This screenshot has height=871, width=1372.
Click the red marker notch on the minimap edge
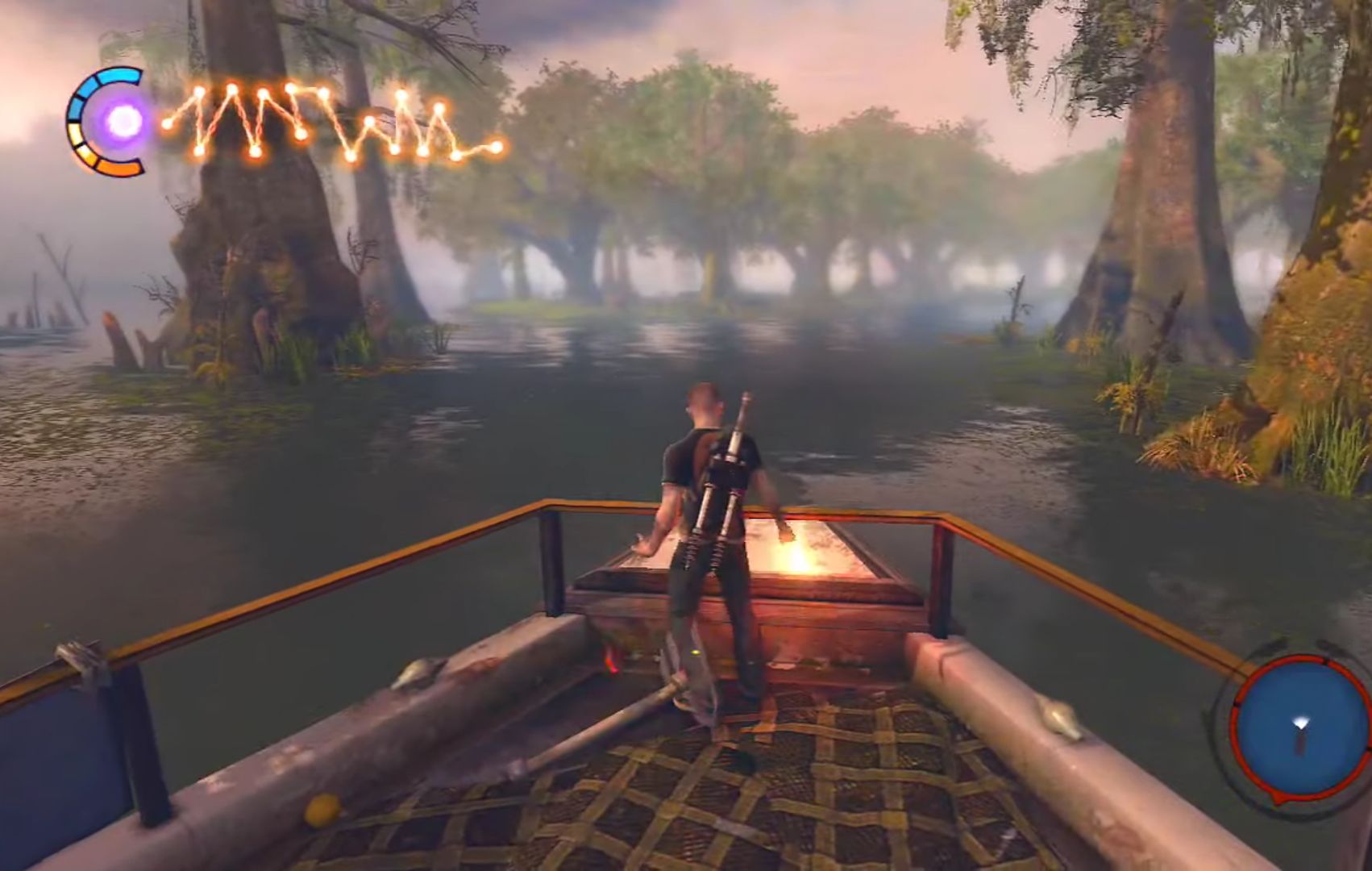click(1325, 661)
